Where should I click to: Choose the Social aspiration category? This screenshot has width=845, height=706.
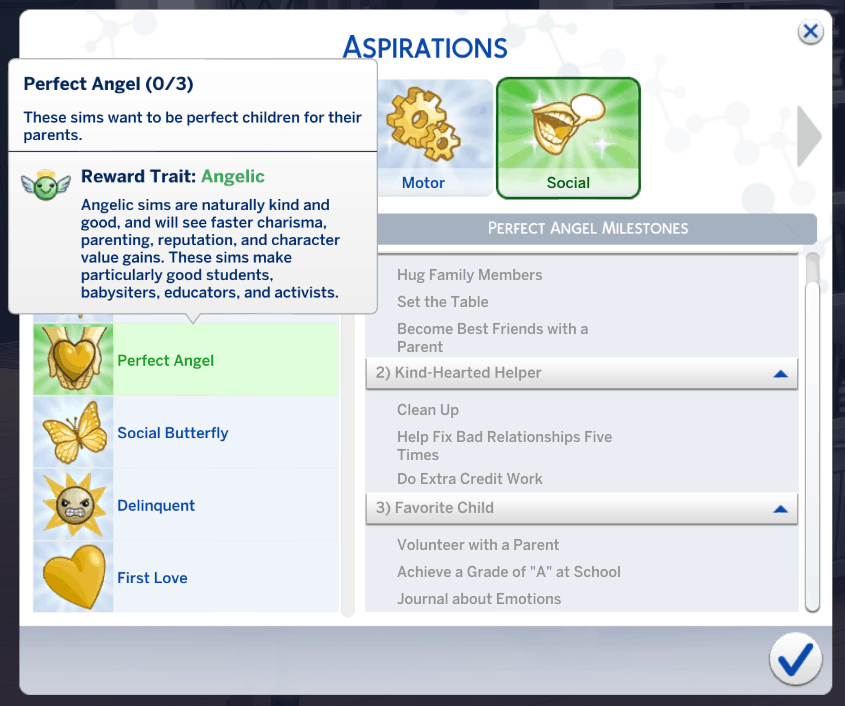click(568, 139)
